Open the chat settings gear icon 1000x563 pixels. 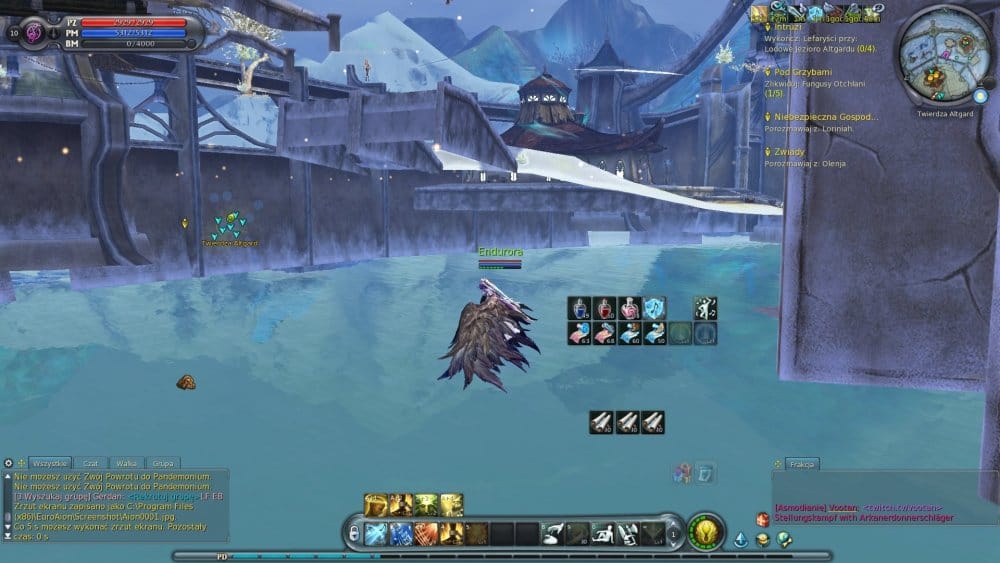8,464
